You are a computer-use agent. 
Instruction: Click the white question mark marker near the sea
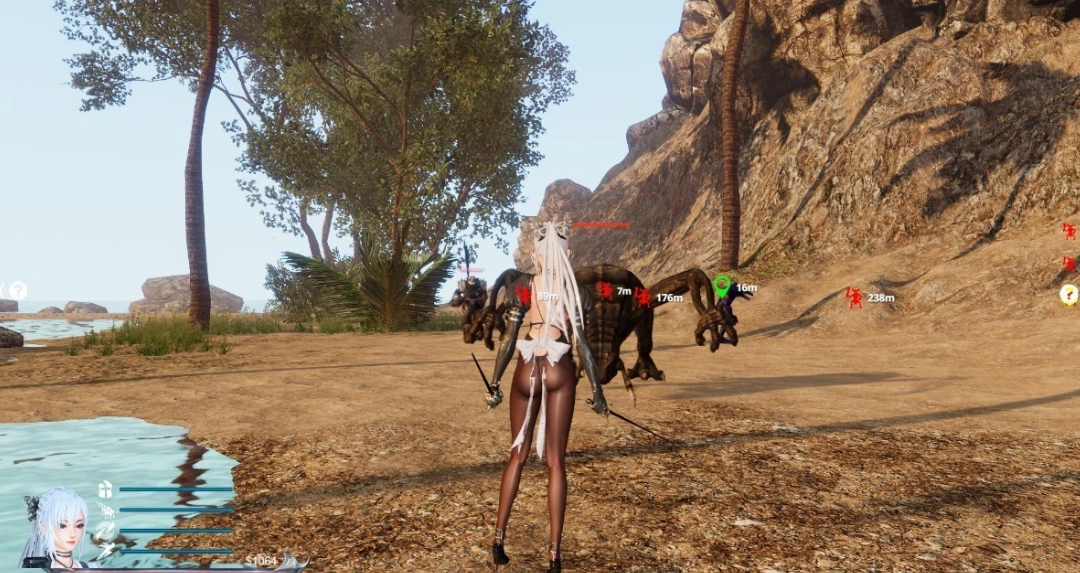click(18, 290)
